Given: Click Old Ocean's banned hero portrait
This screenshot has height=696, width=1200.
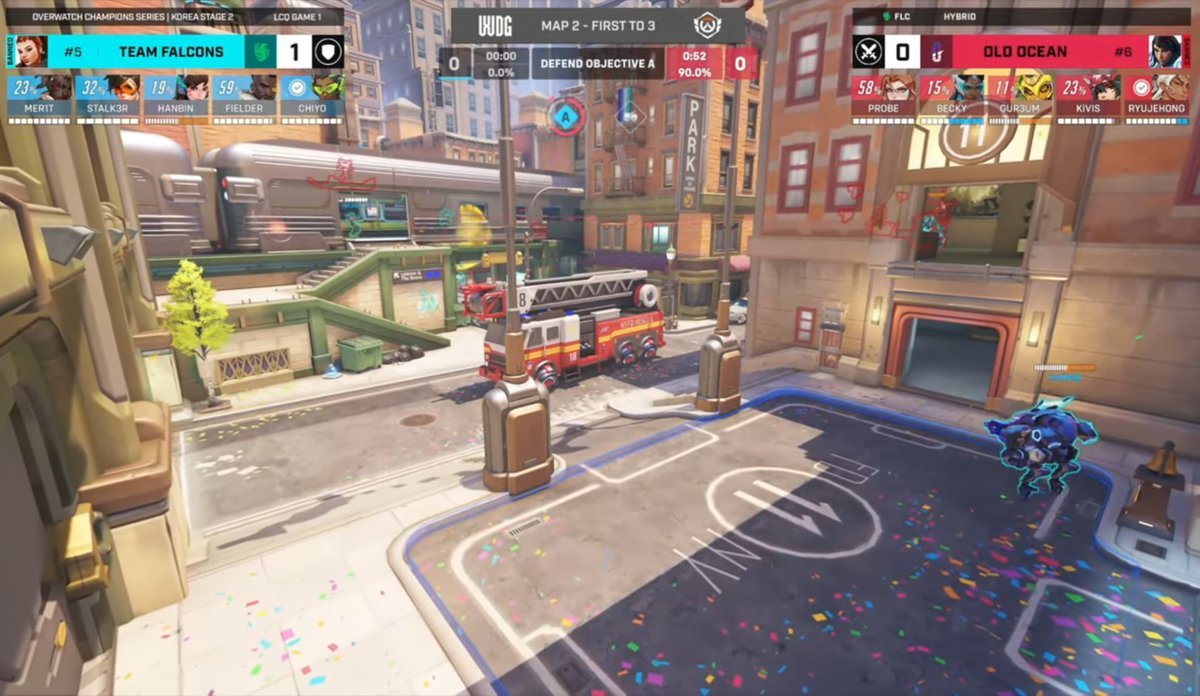Looking at the screenshot, I should click(1165, 51).
